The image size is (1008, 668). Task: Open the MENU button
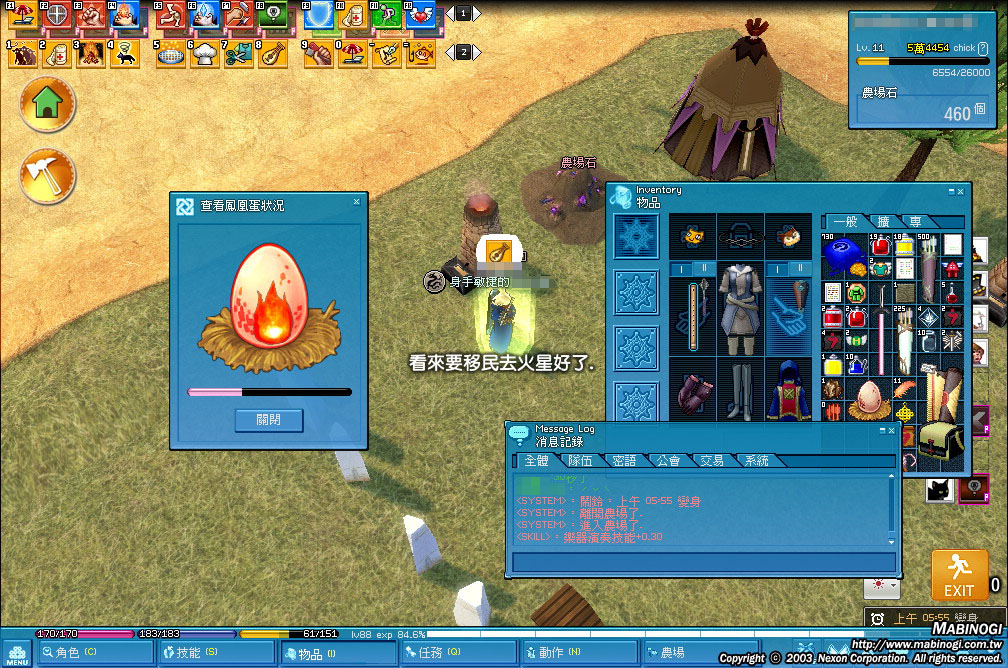pyautogui.click(x=17, y=653)
